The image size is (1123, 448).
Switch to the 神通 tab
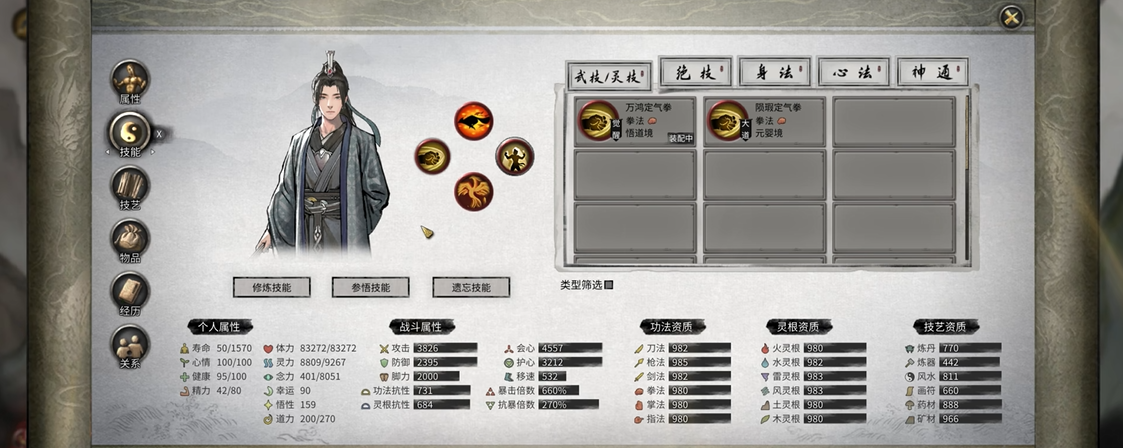point(932,72)
